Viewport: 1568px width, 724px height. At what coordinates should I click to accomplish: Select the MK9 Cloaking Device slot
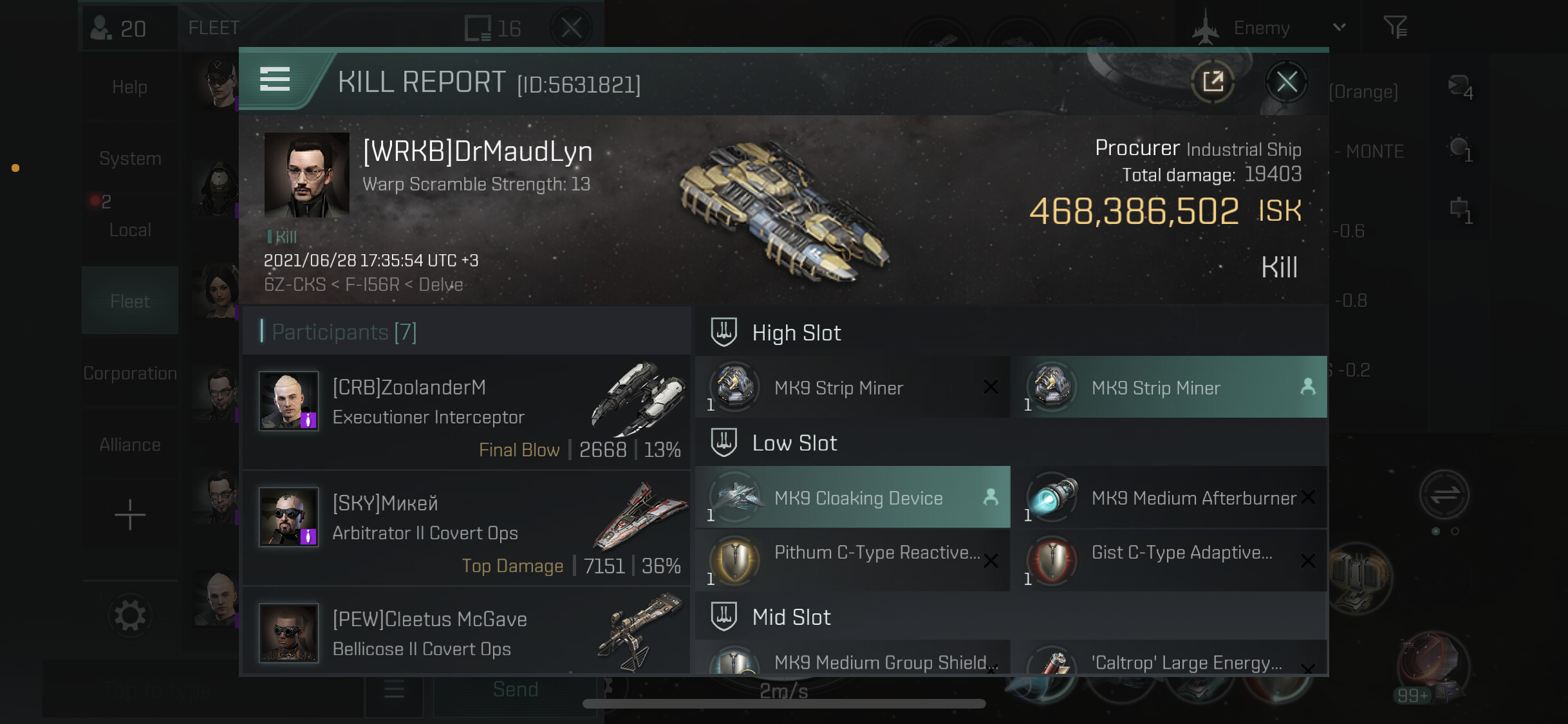point(853,497)
